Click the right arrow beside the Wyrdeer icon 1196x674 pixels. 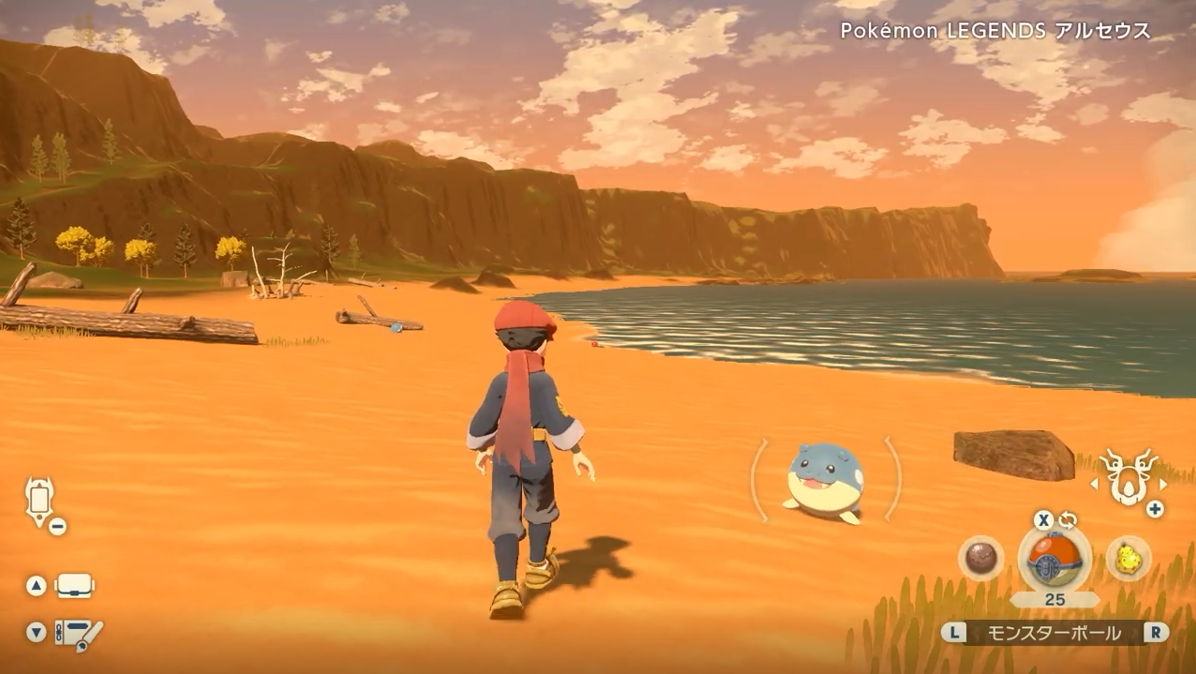(x=1162, y=484)
